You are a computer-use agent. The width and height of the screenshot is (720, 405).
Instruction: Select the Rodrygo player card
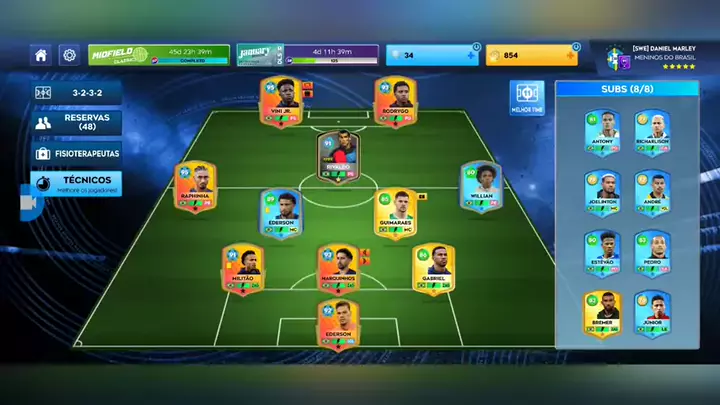click(x=395, y=102)
